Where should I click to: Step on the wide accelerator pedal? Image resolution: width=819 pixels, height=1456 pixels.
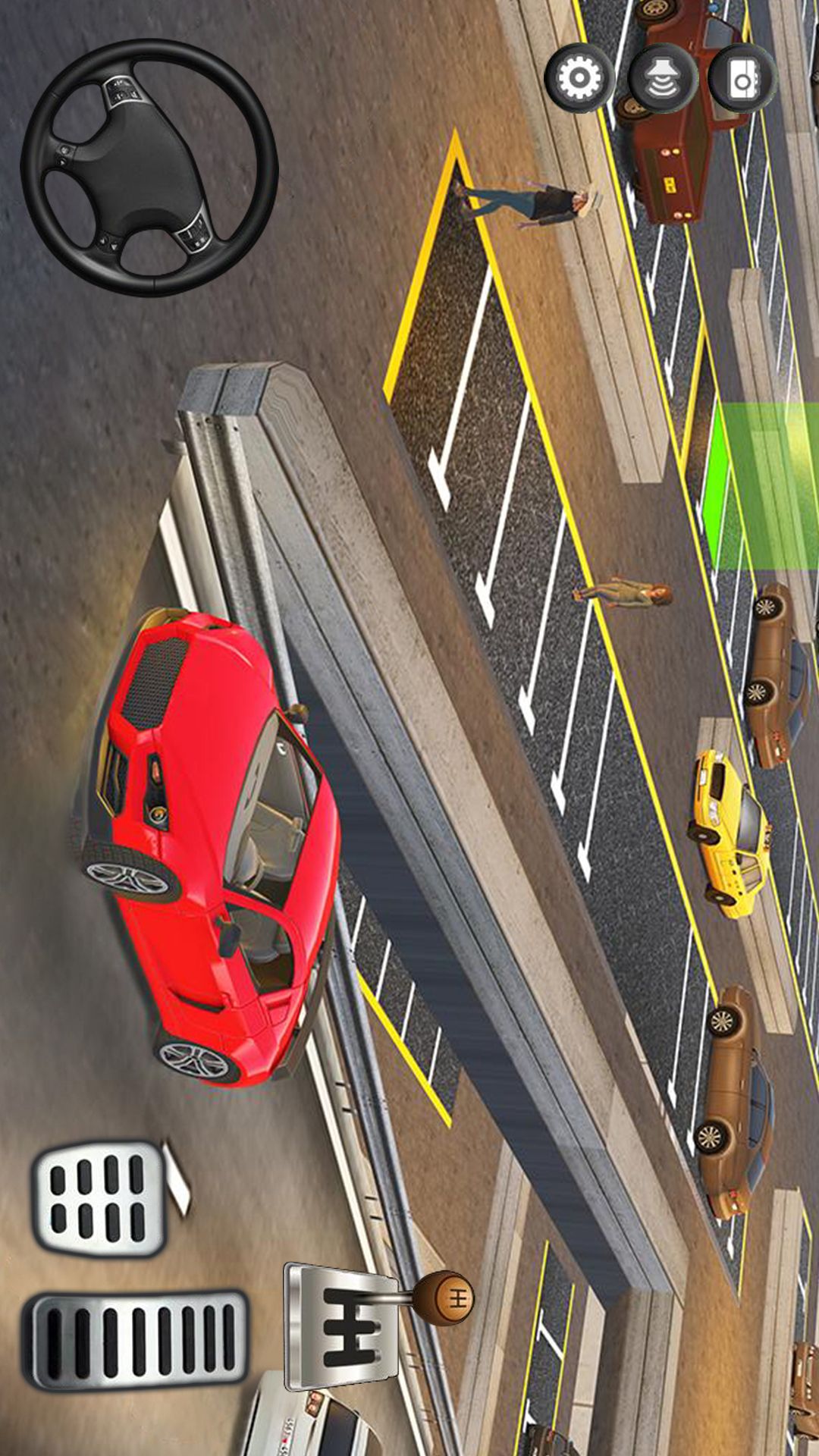(136, 1341)
